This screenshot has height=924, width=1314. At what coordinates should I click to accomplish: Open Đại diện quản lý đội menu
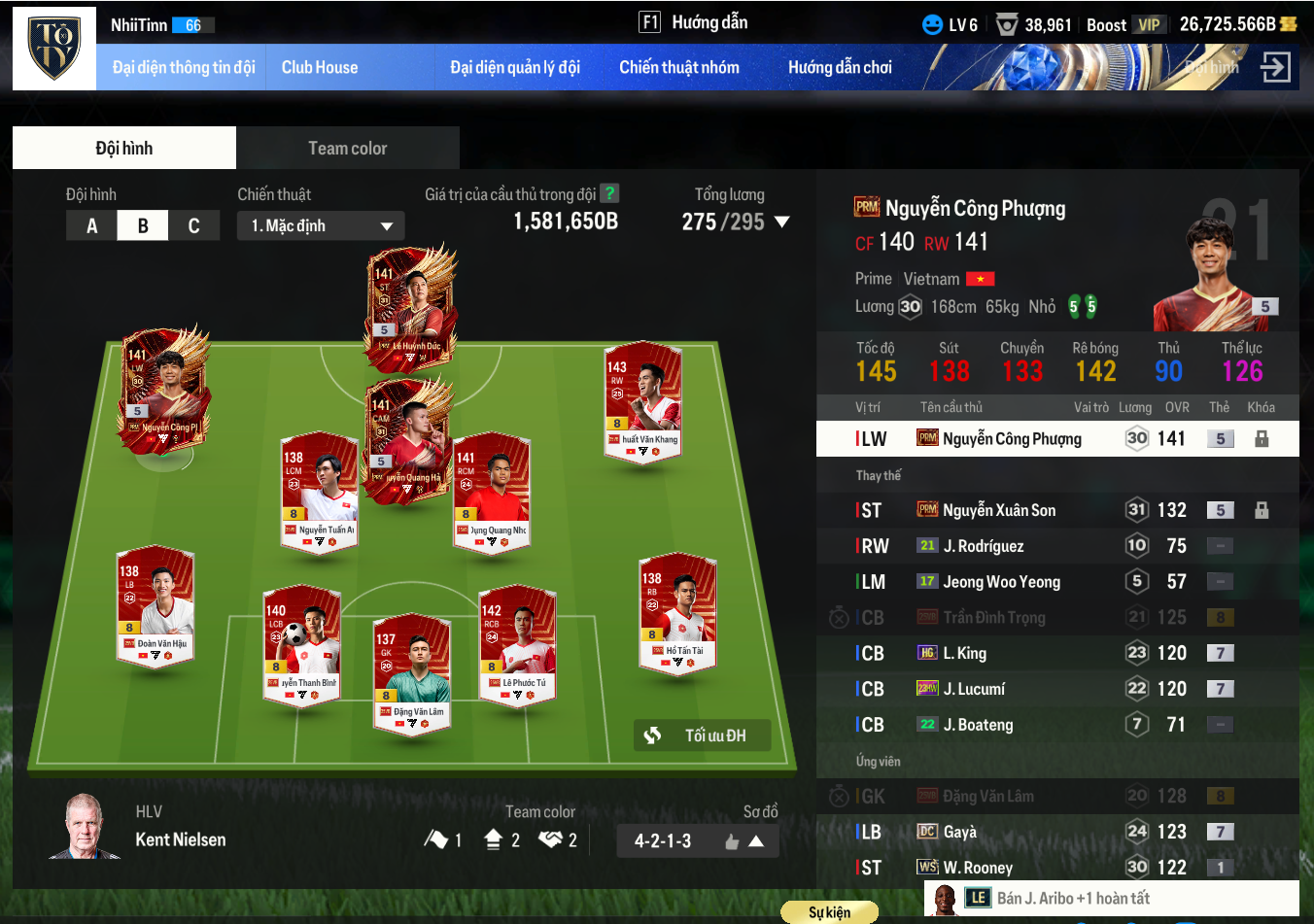514,68
